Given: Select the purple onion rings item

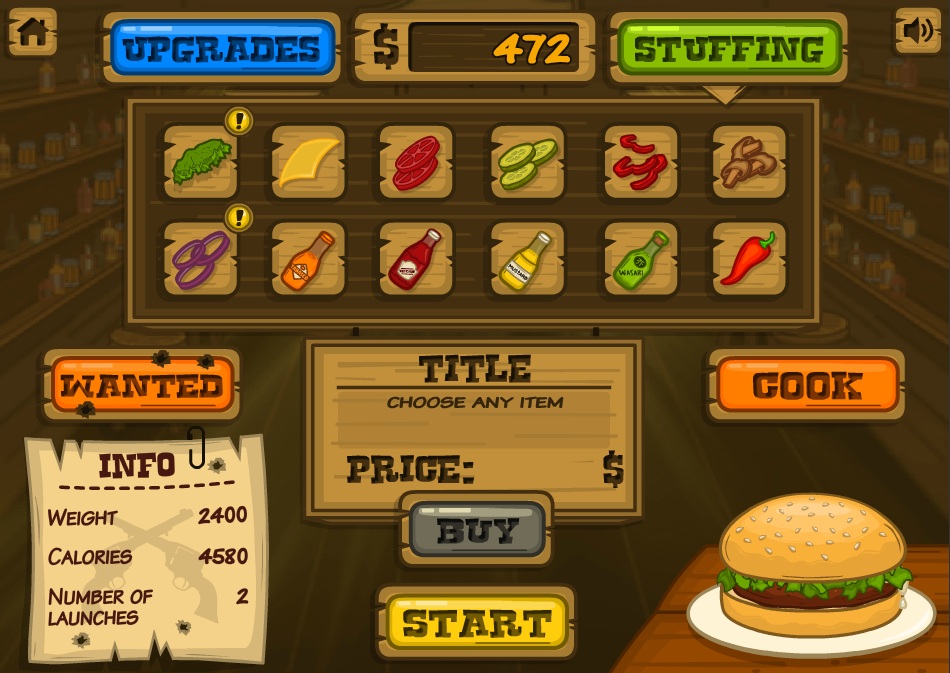Looking at the screenshot, I should [x=201, y=259].
